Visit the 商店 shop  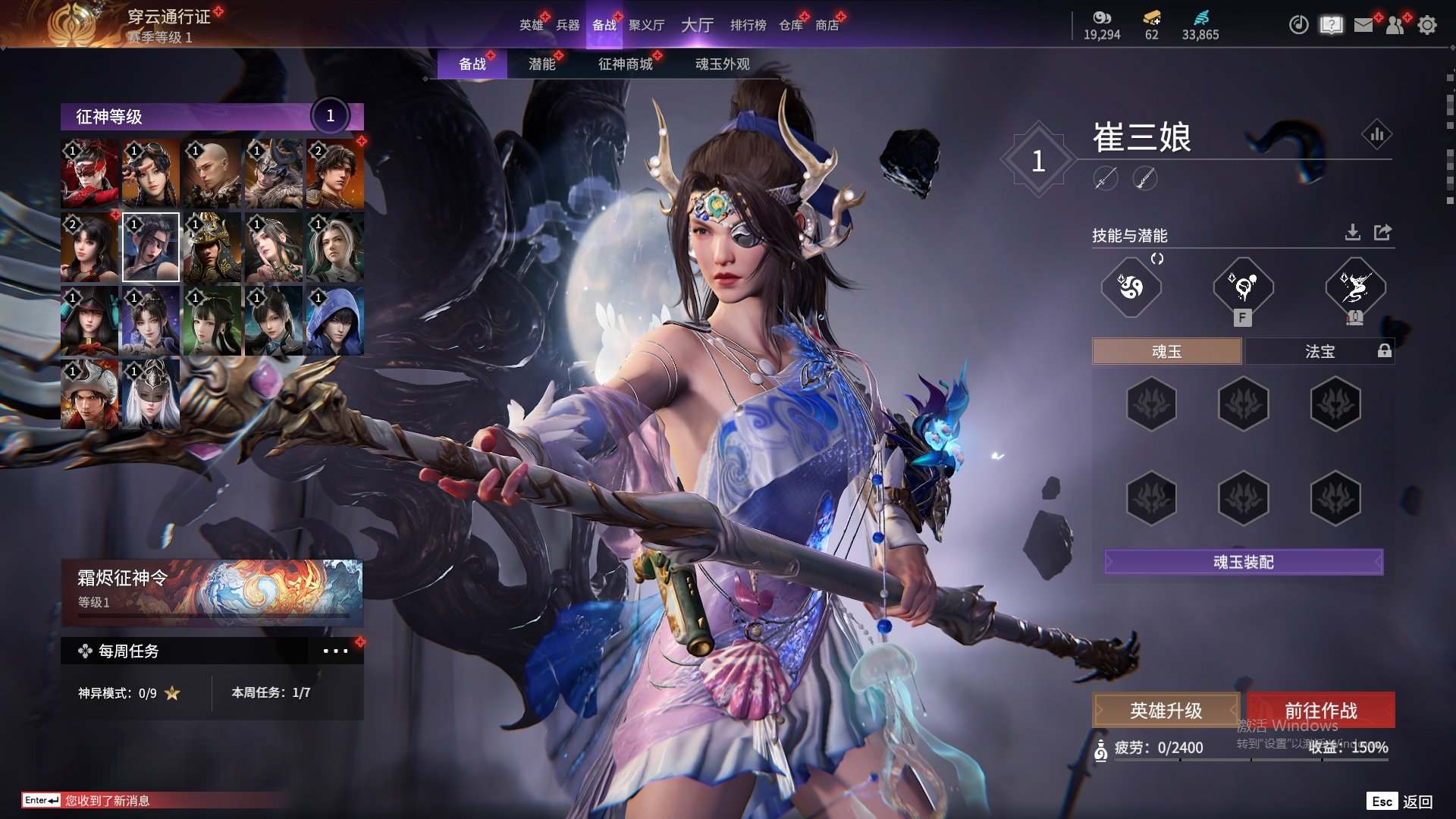click(827, 25)
